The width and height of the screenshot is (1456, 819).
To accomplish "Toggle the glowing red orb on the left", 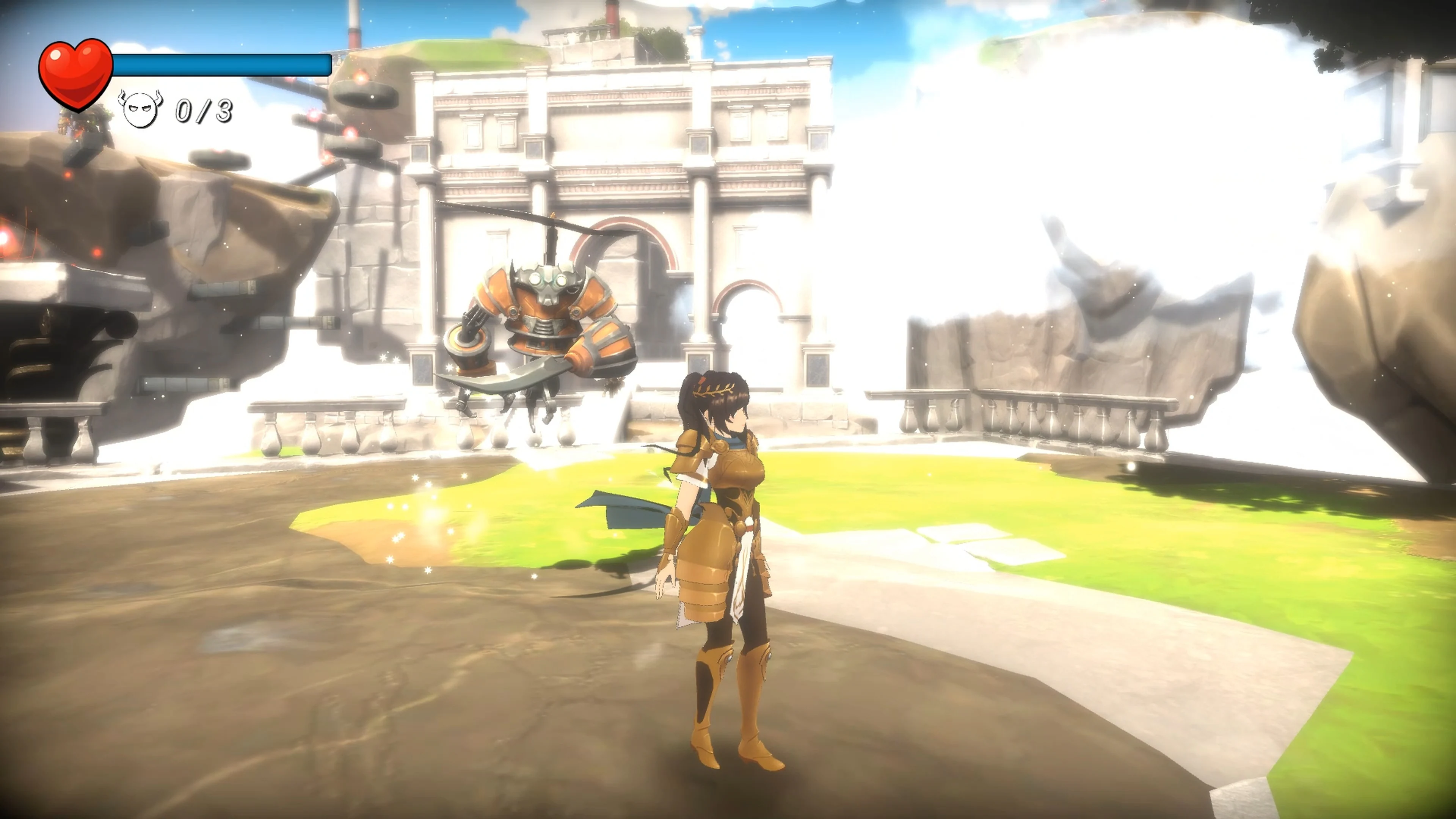I will 6,237.
